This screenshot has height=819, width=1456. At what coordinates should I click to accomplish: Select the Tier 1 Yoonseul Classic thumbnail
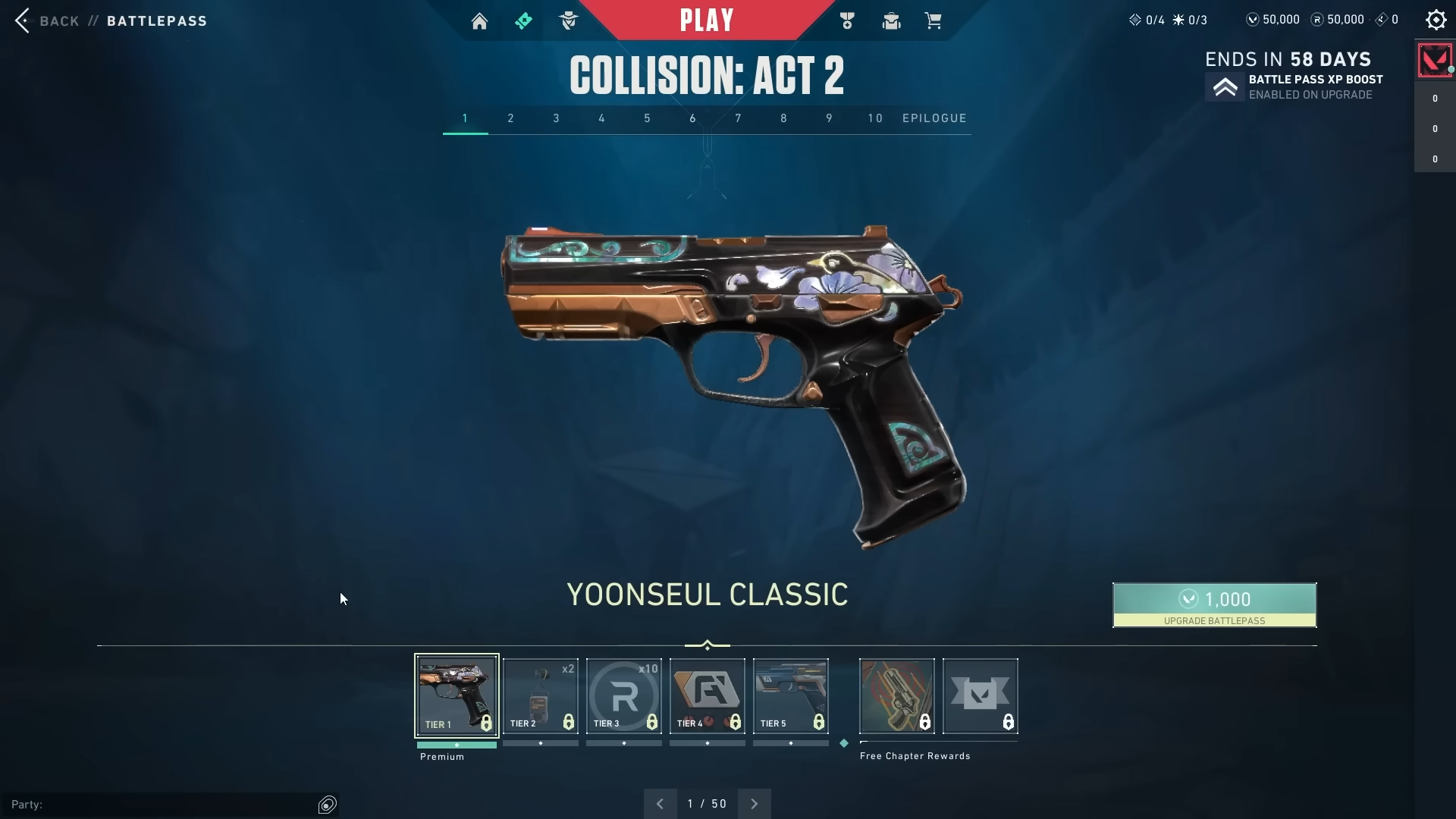[456, 695]
